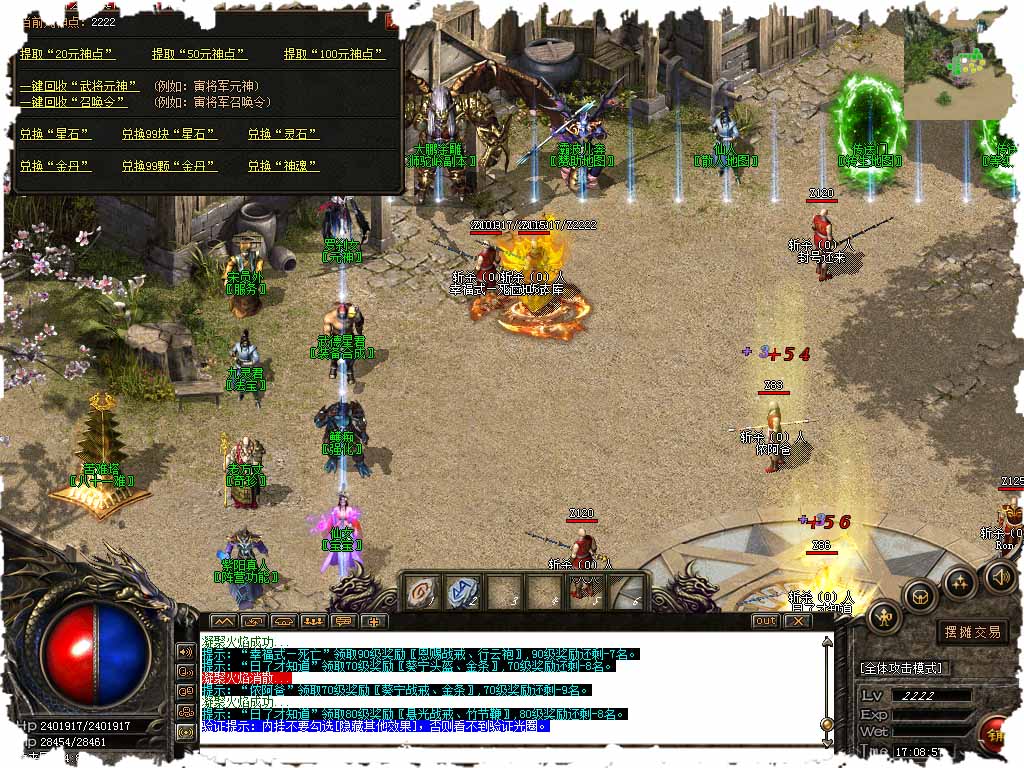The width and height of the screenshot is (1024, 768).
Task: Choose the 提取 "20元神点" option
Action: [x=67, y=54]
